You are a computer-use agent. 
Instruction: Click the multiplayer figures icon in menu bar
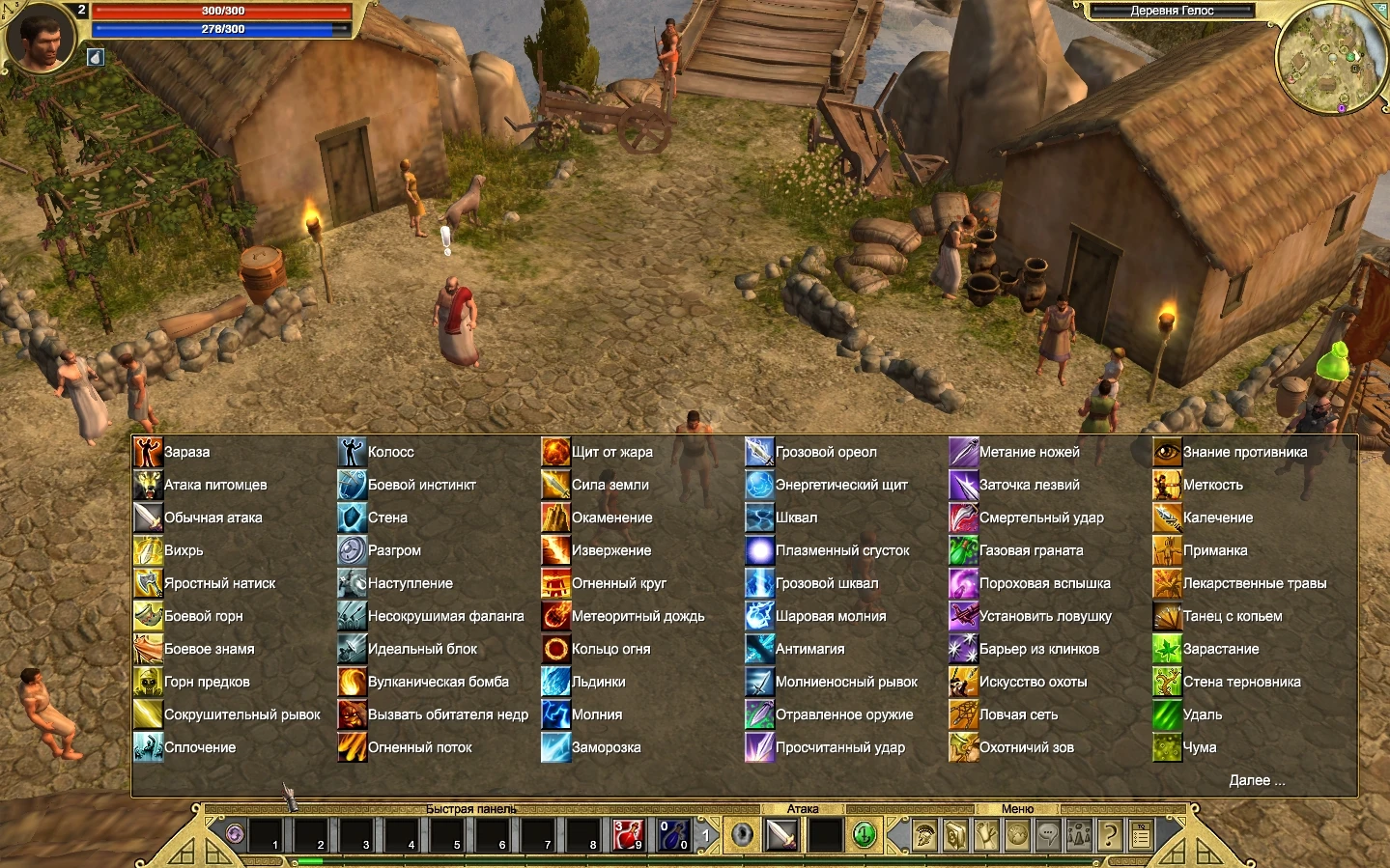[1078, 834]
